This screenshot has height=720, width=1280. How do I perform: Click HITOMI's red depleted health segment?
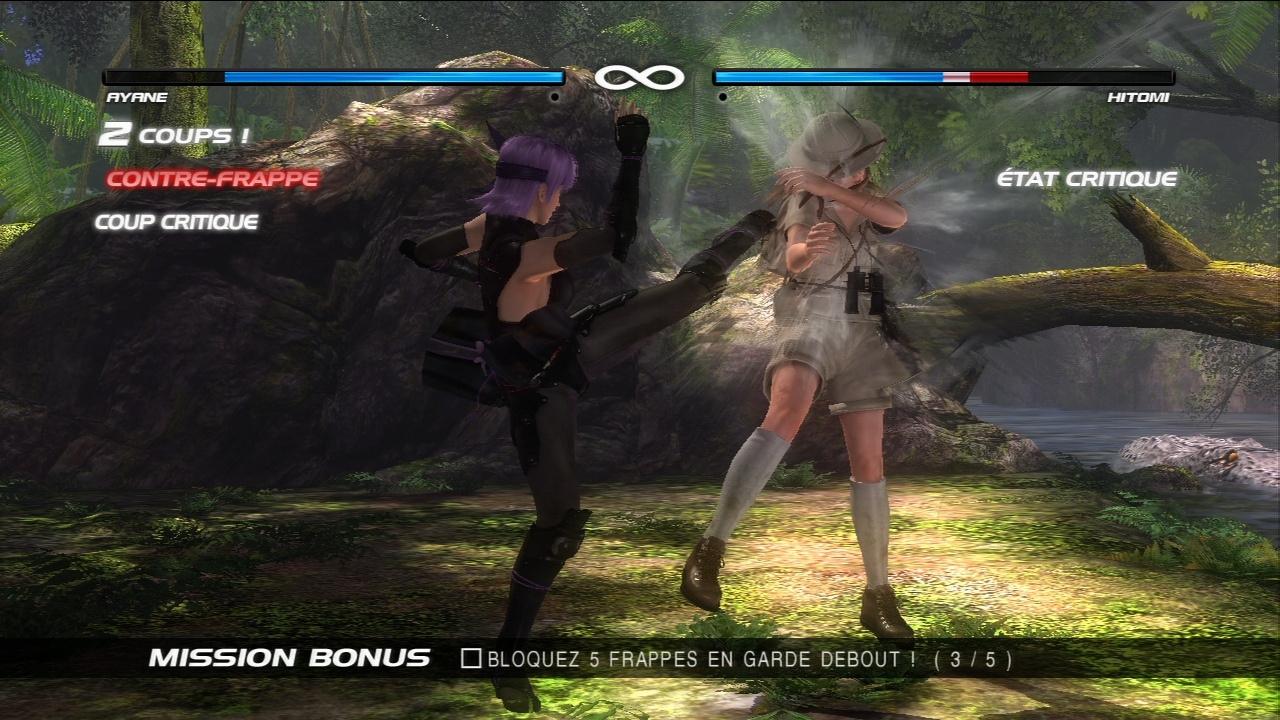coord(1000,75)
